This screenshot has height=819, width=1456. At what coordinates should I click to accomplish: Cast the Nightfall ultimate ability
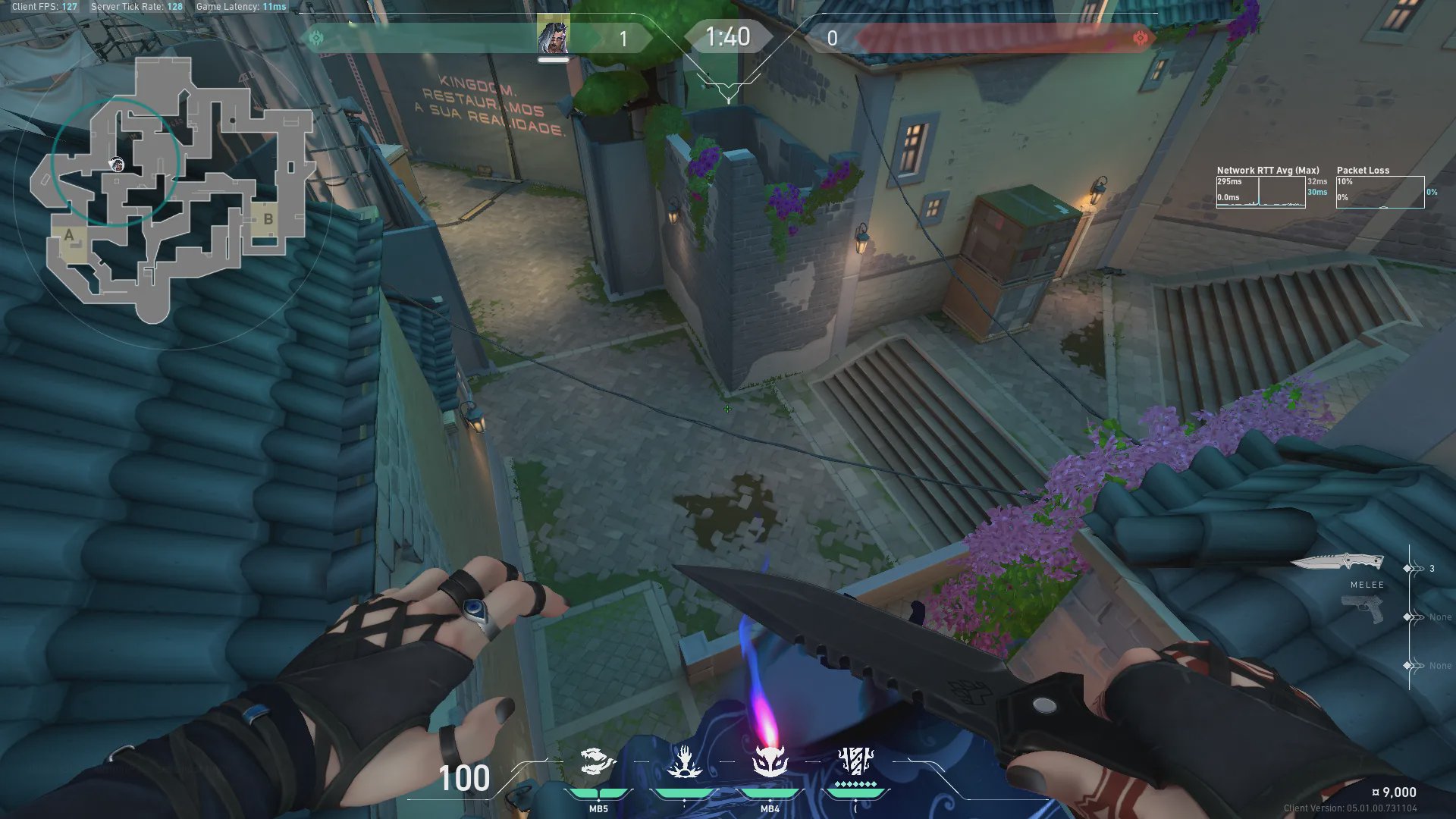click(x=855, y=762)
